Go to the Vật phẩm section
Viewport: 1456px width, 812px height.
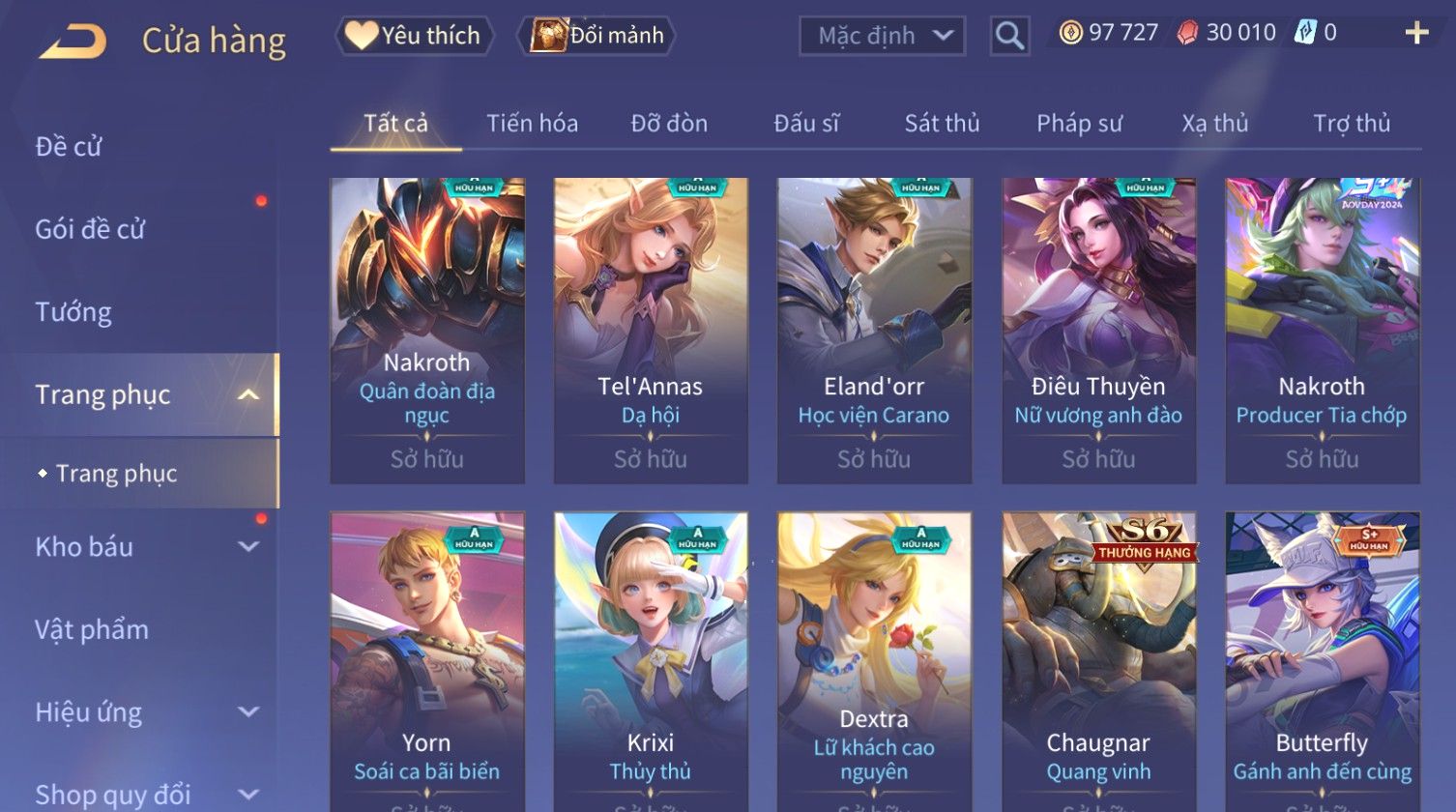click(x=92, y=630)
